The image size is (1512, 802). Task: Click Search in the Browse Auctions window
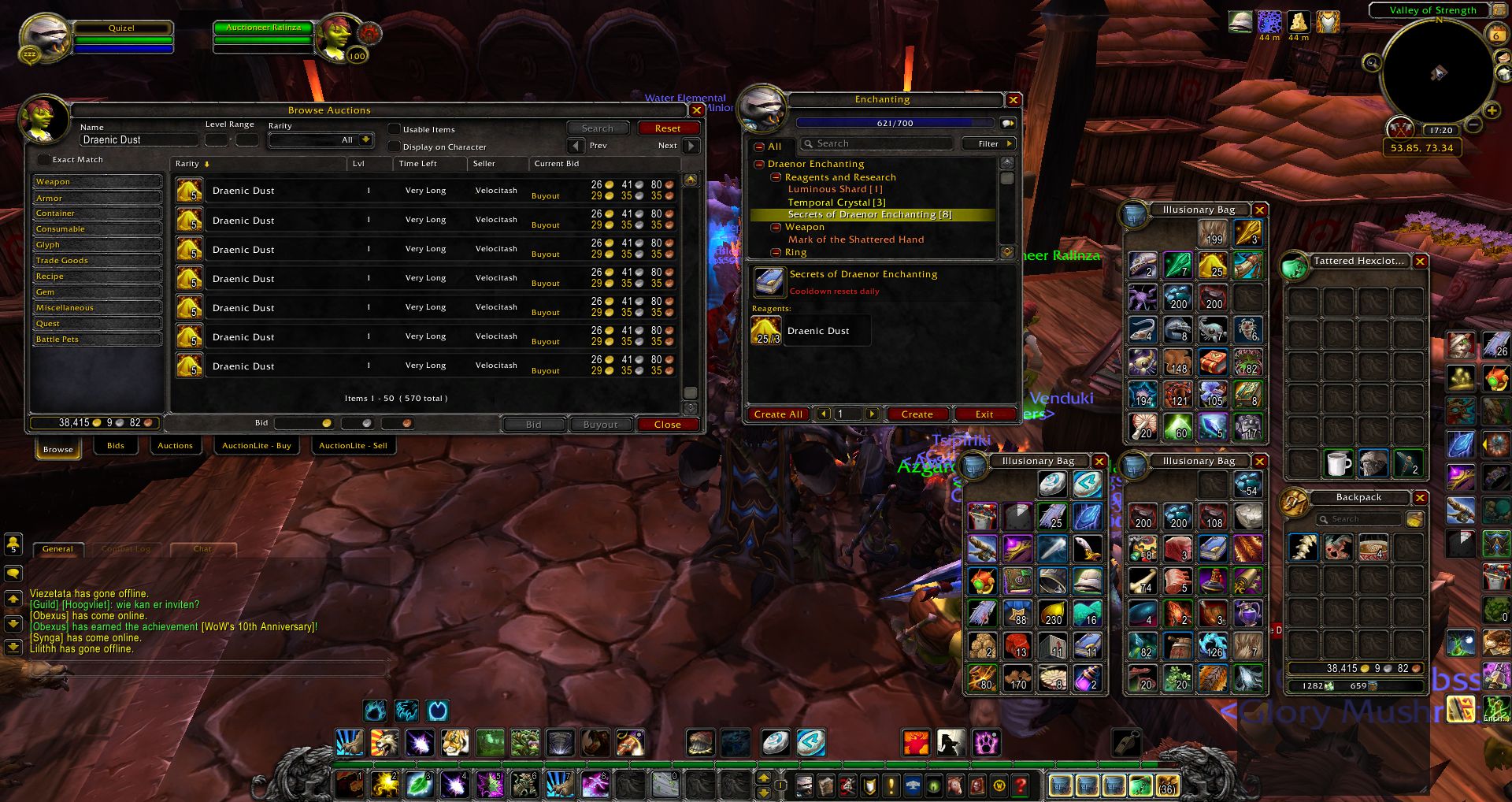click(x=598, y=128)
